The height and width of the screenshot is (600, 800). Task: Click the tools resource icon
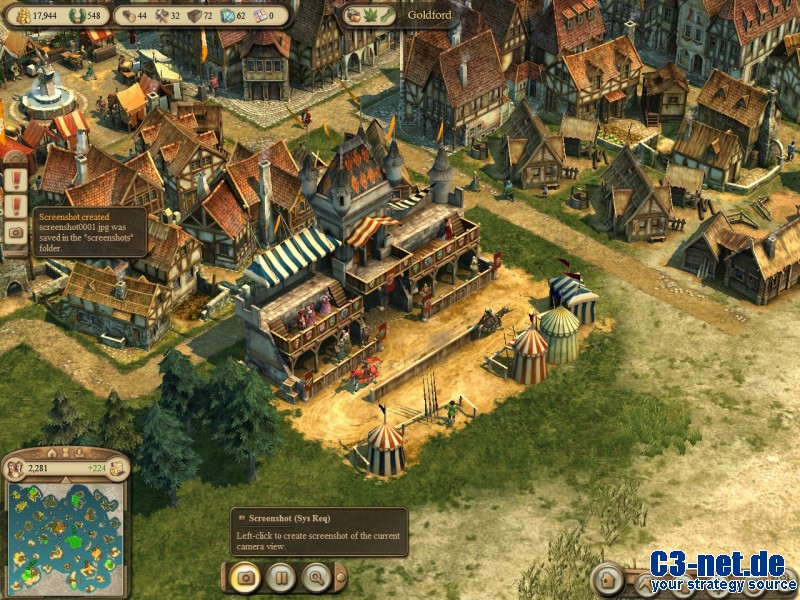click(x=160, y=15)
